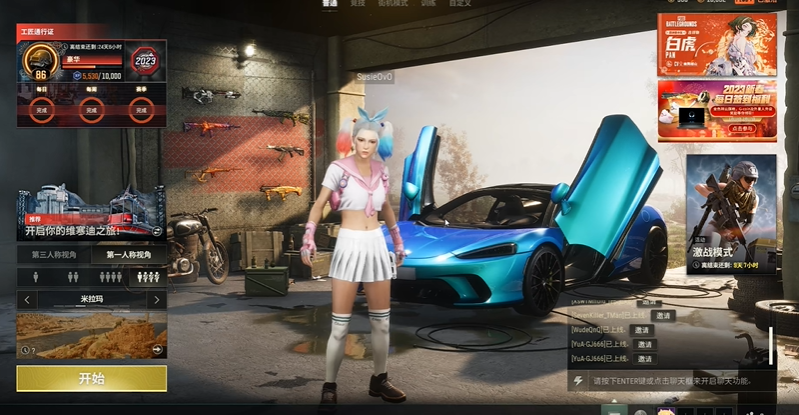This screenshot has width=799, height=415.
Task: Start the match with the yellow 开始 button
Action: pos(91,378)
